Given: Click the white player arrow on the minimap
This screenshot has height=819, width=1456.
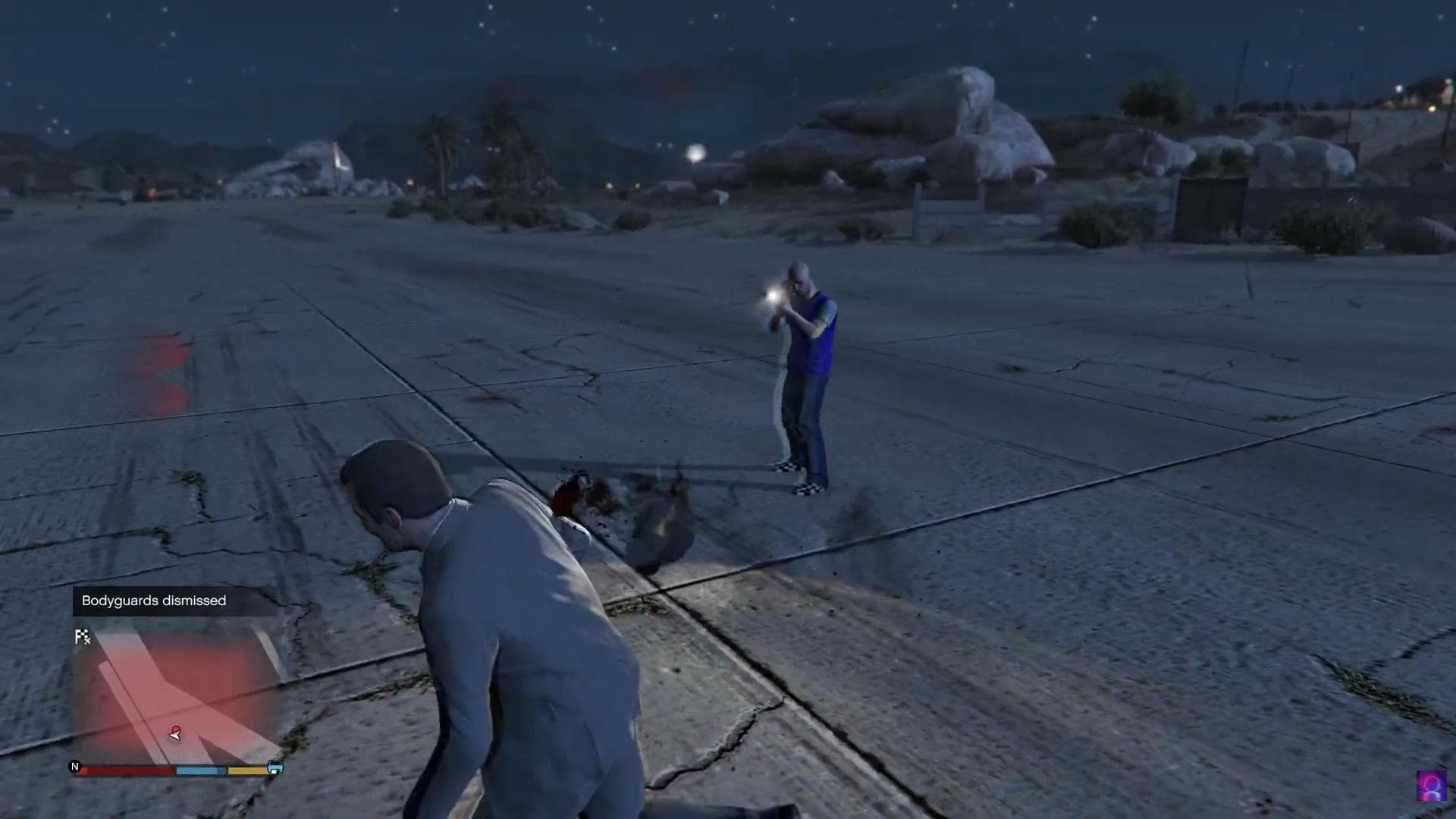Looking at the screenshot, I should click(174, 736).
